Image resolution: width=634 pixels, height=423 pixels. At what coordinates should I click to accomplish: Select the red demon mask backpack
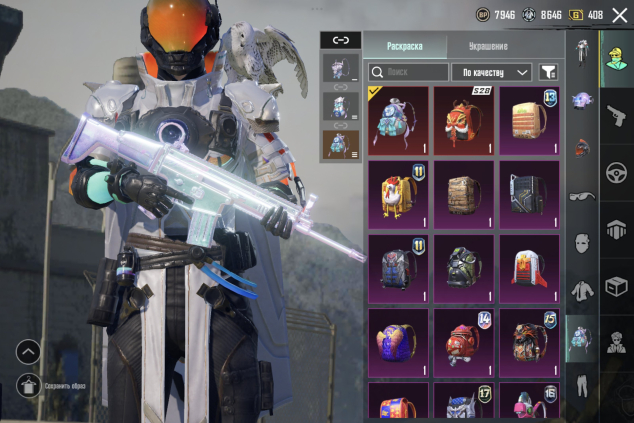(x=463, y=119)
